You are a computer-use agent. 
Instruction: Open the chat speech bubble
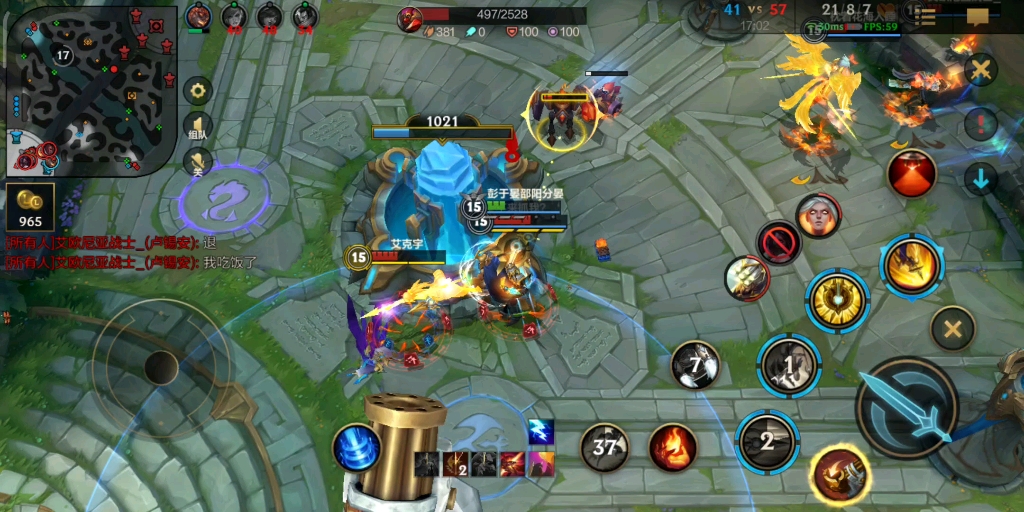pos(978,16)
